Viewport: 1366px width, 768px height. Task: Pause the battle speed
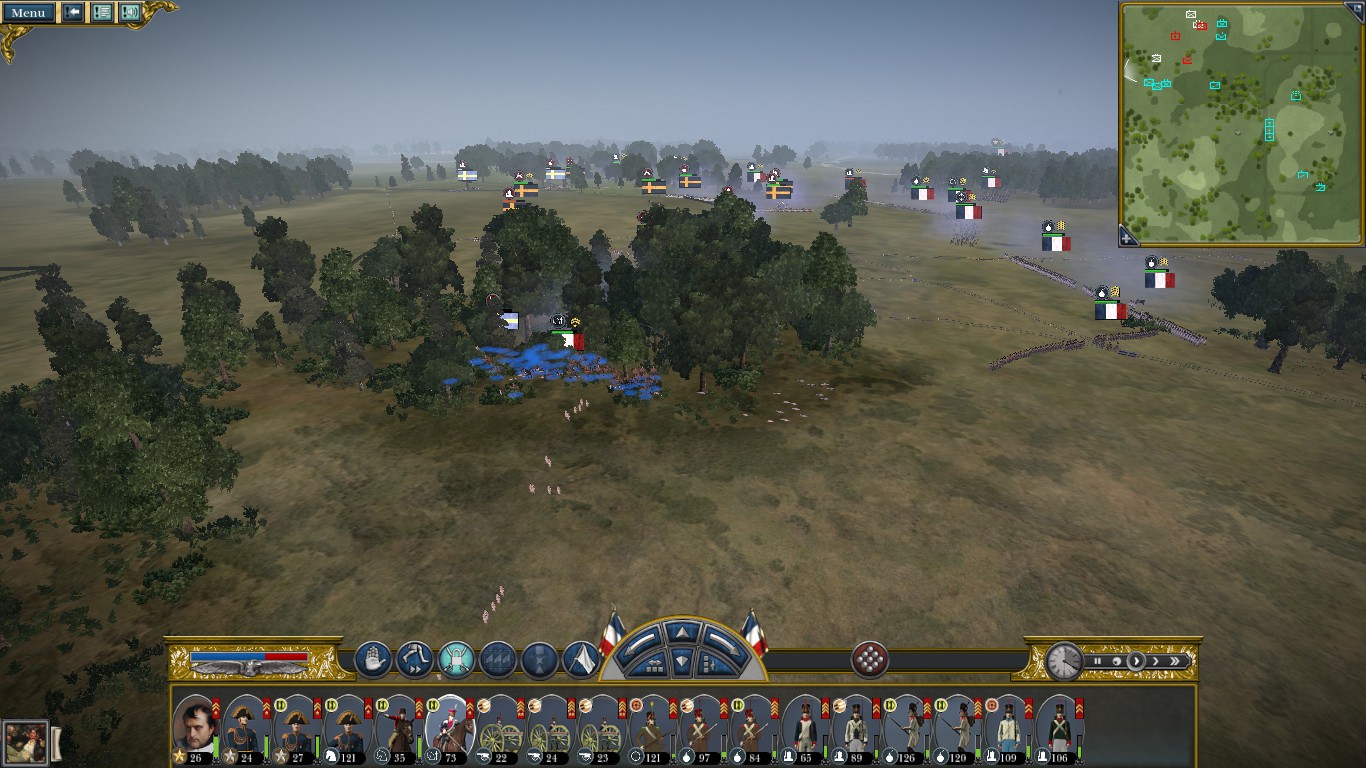point(1097,661)
